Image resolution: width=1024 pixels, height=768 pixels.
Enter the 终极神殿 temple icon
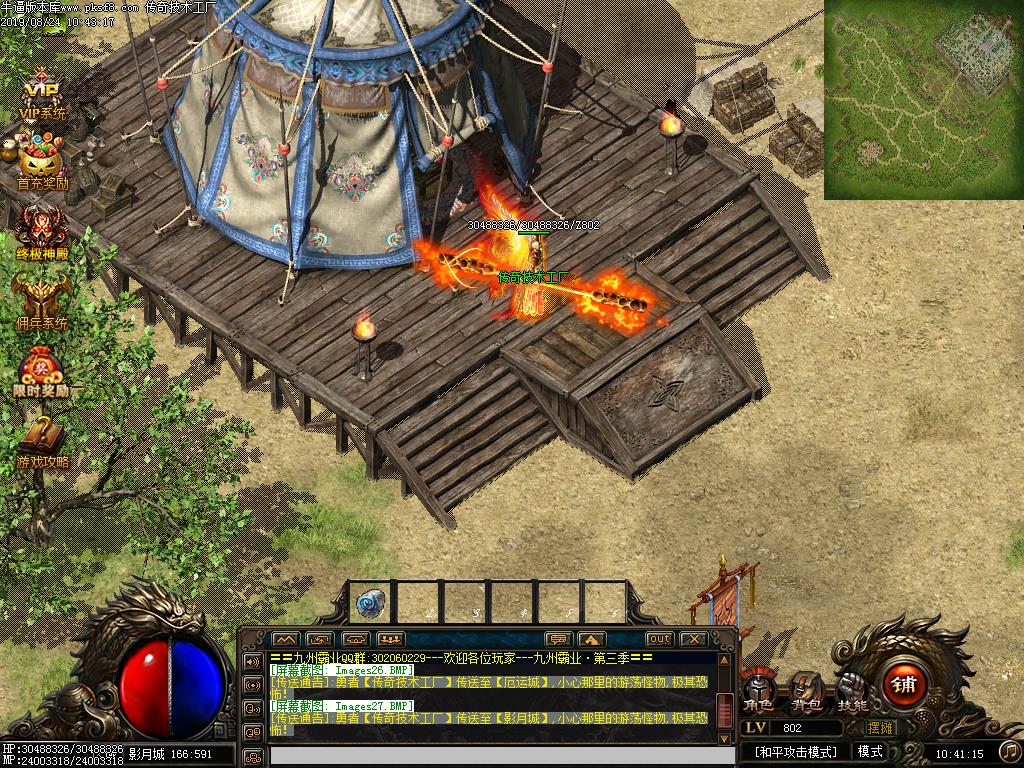pos(42,233)
